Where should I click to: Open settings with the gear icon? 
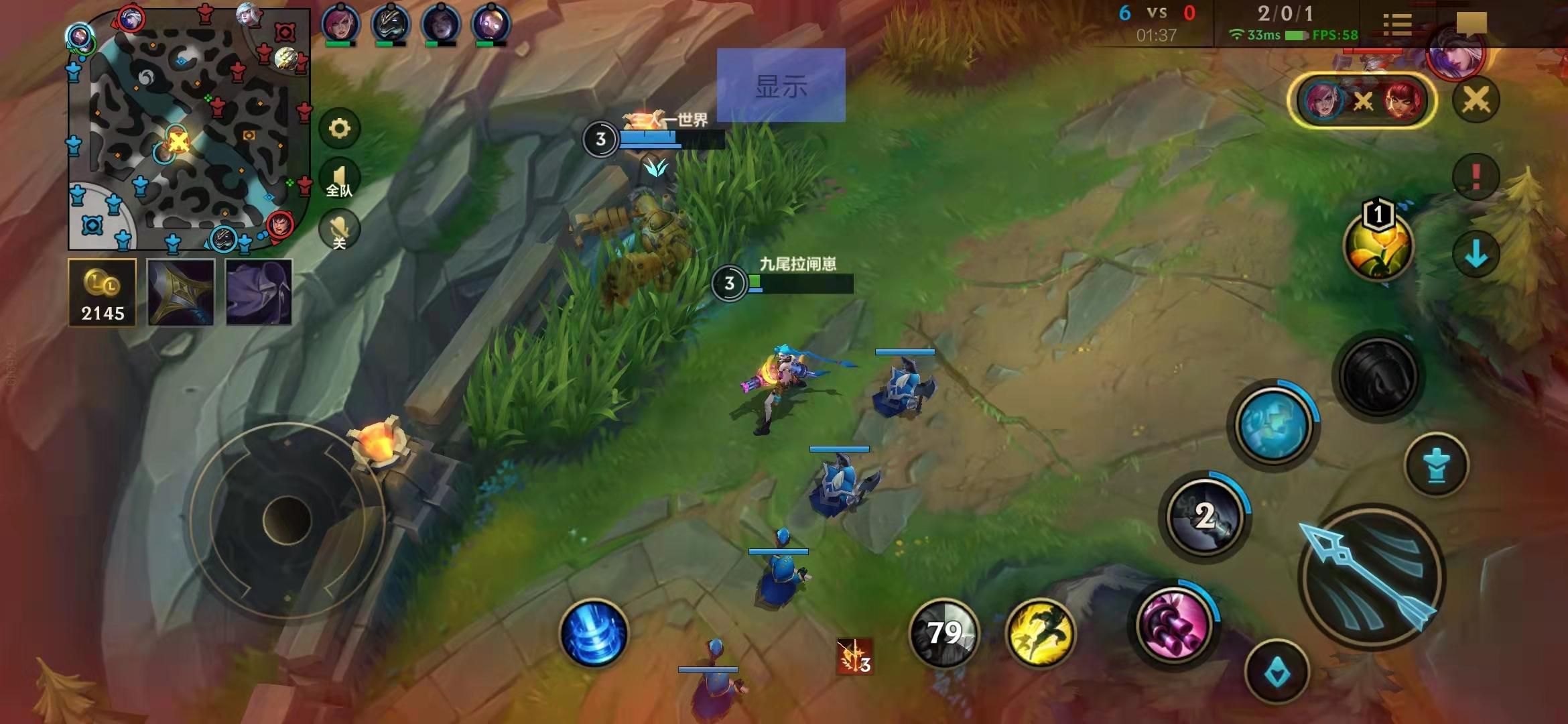pyautogui.click(x=339, y=128)
